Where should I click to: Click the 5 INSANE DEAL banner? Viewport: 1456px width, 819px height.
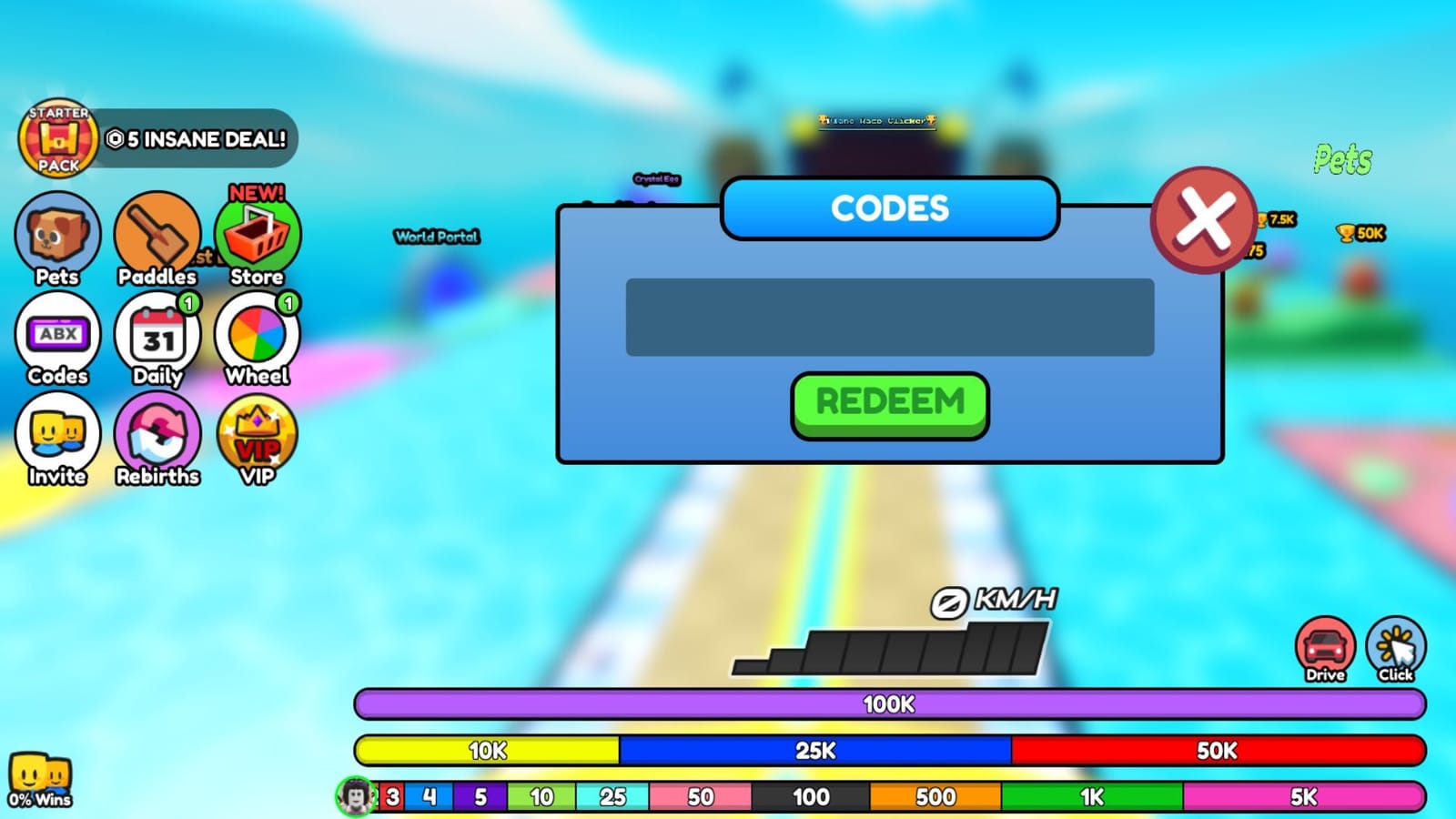coord(196,139)
